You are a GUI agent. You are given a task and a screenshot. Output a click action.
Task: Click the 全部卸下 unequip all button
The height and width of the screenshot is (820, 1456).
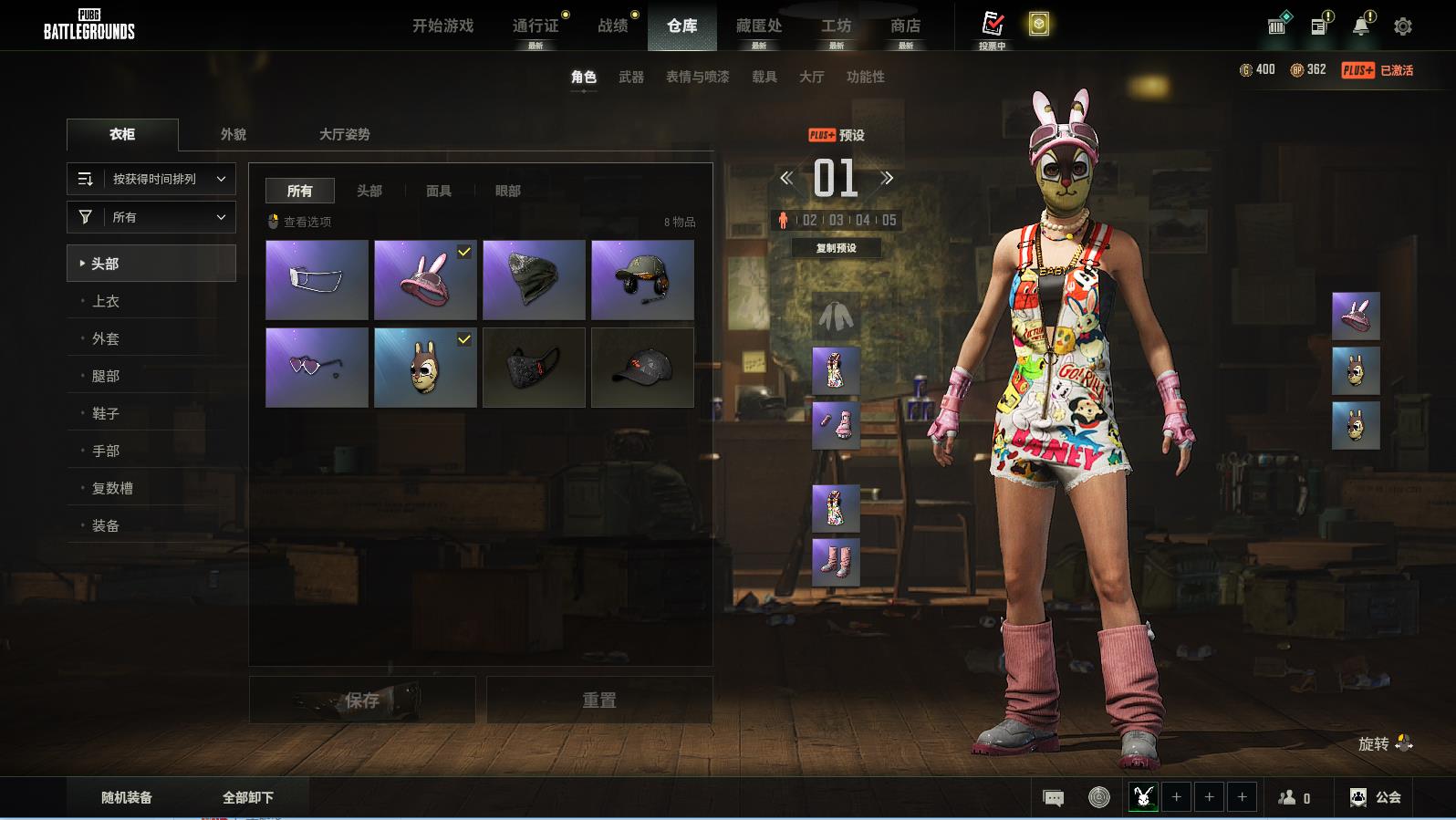coord(248,797)
